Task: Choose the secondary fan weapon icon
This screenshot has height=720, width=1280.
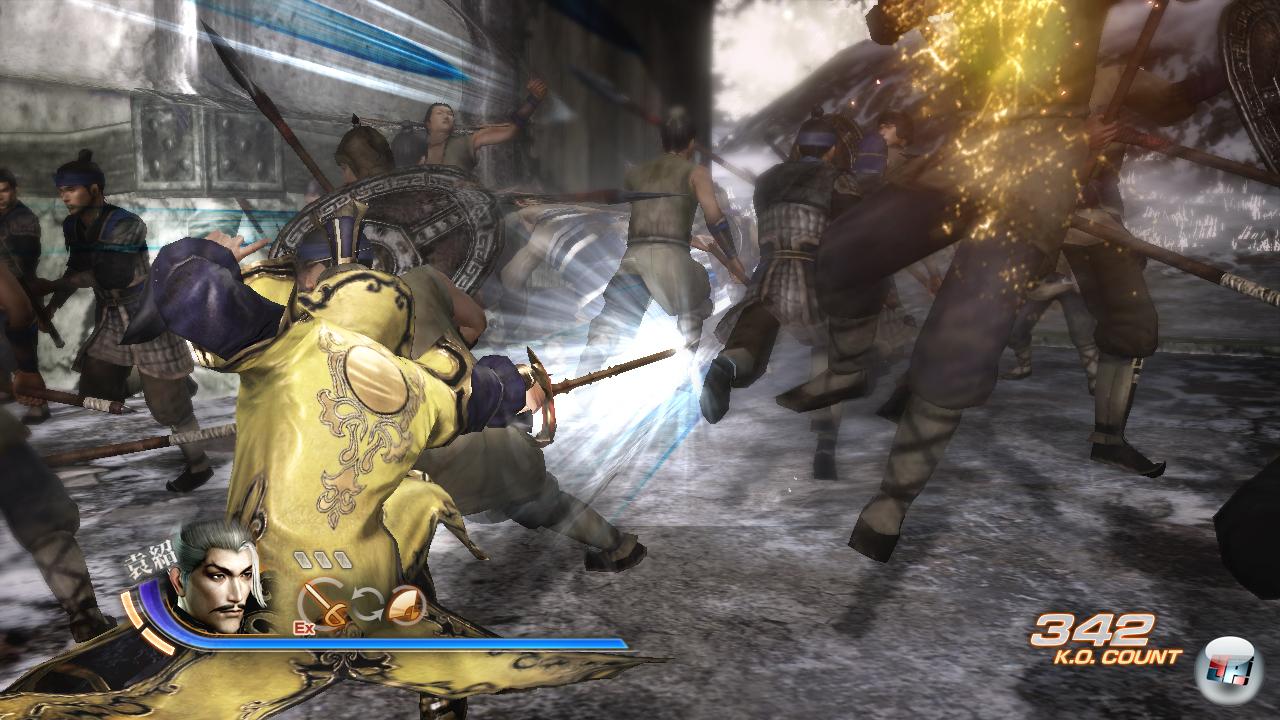Action: point(405,604)
